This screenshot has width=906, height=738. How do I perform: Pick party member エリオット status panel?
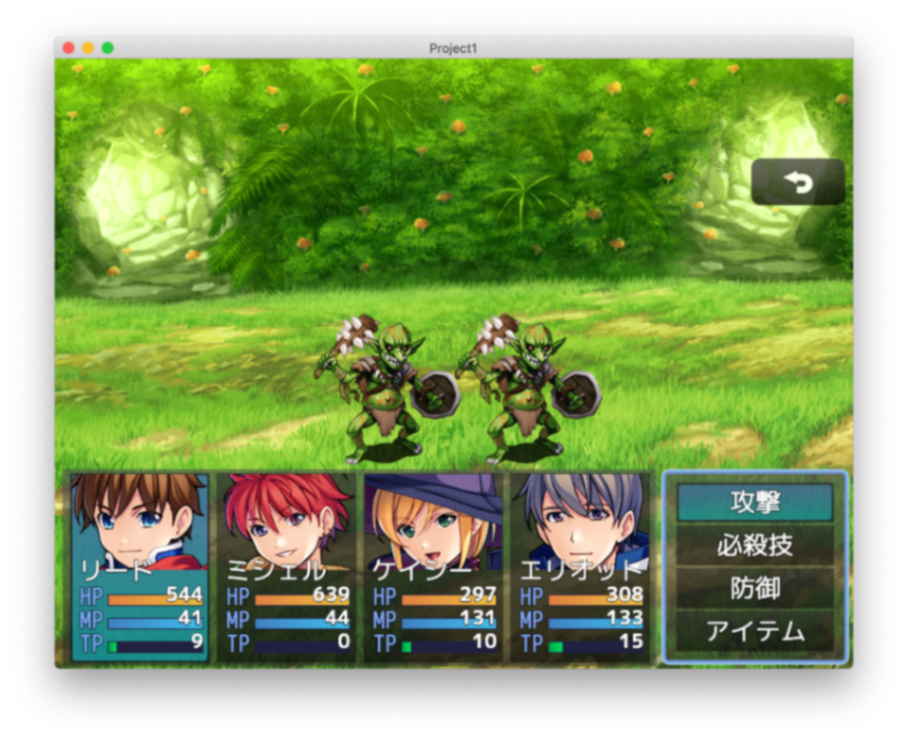[581, 567]
